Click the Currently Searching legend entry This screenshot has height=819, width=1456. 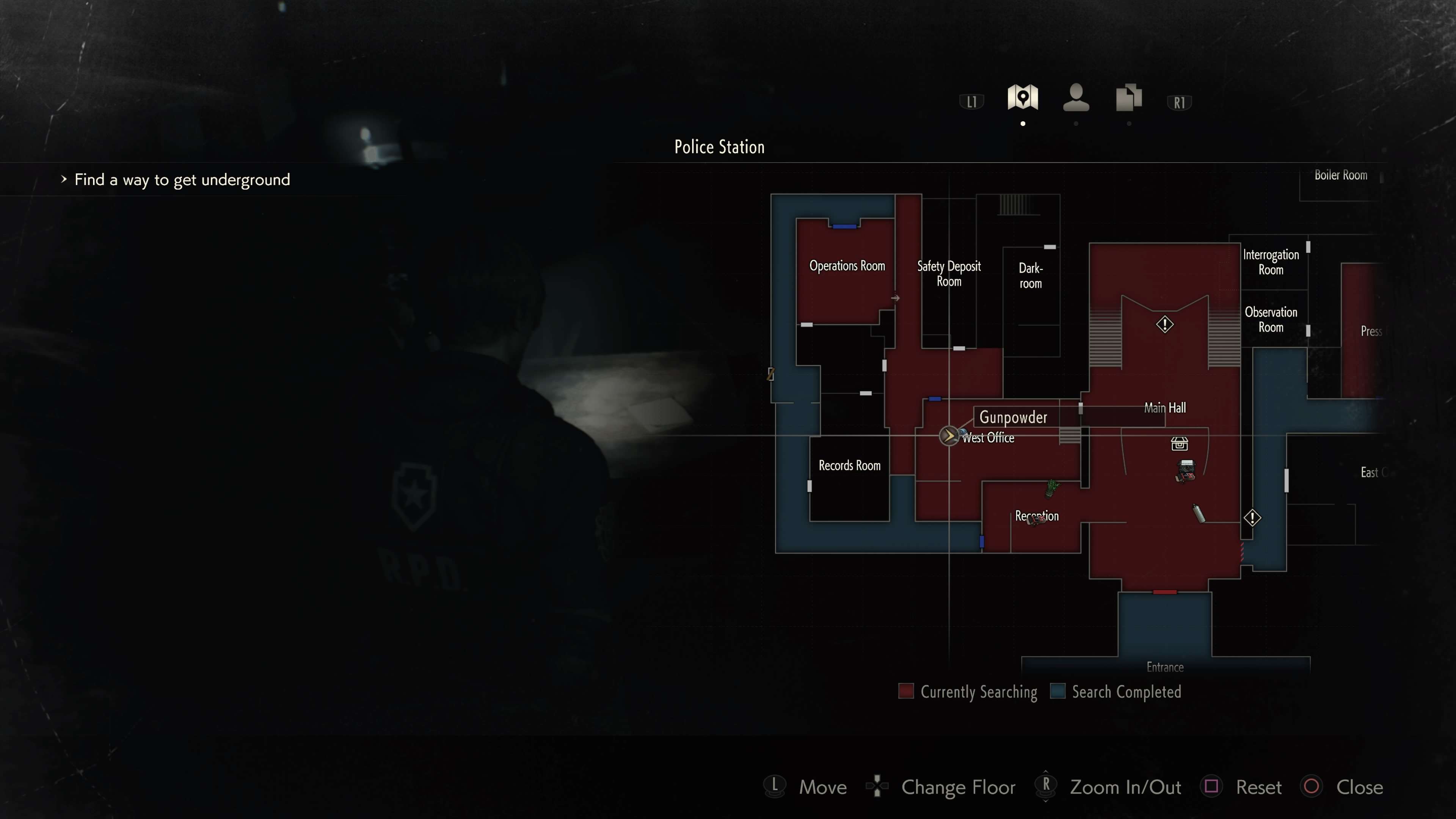coord(968,692)
